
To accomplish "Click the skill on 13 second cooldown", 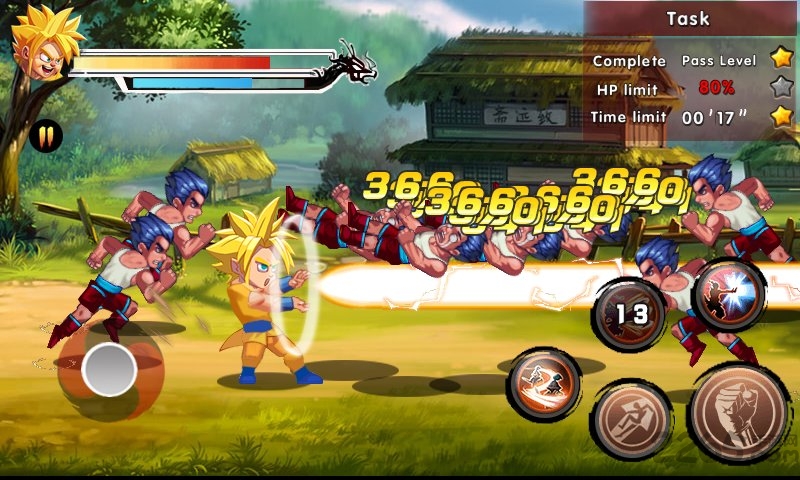I will [631, 315].
